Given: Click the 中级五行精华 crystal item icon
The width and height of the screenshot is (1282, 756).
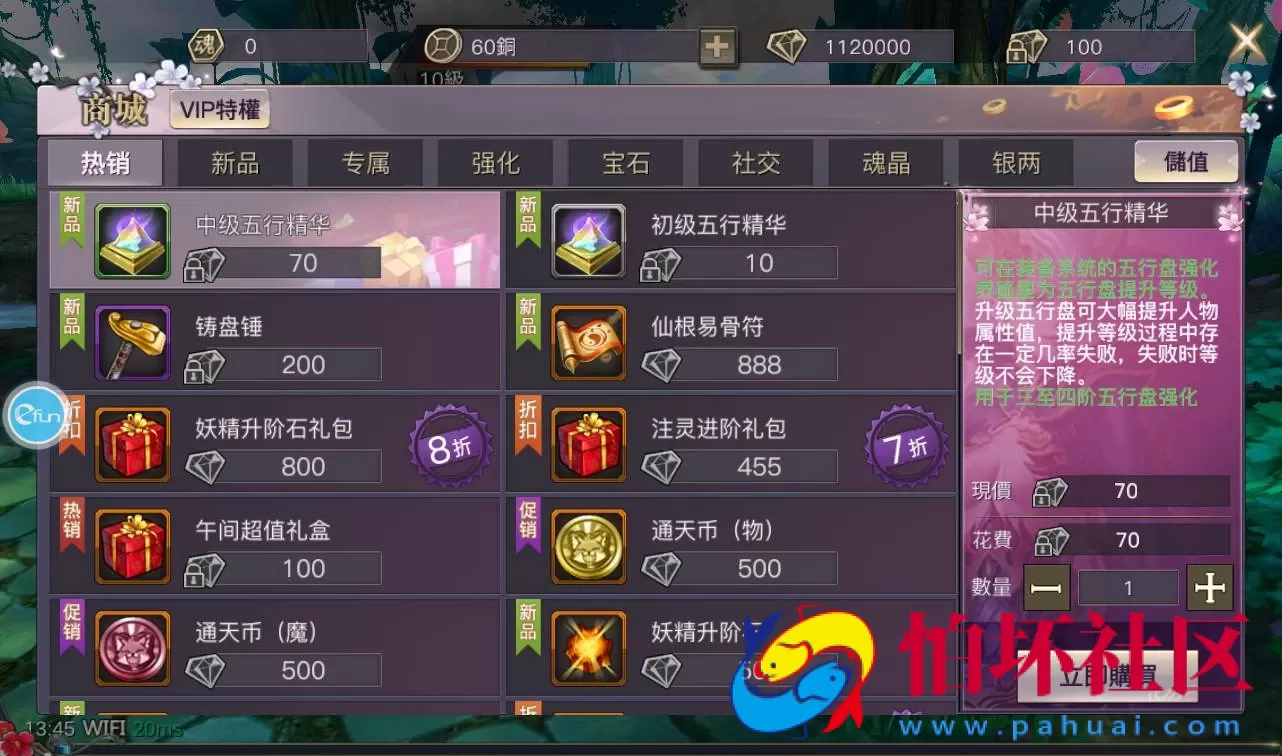Looking at the screenshot, I should click(132, 238).
